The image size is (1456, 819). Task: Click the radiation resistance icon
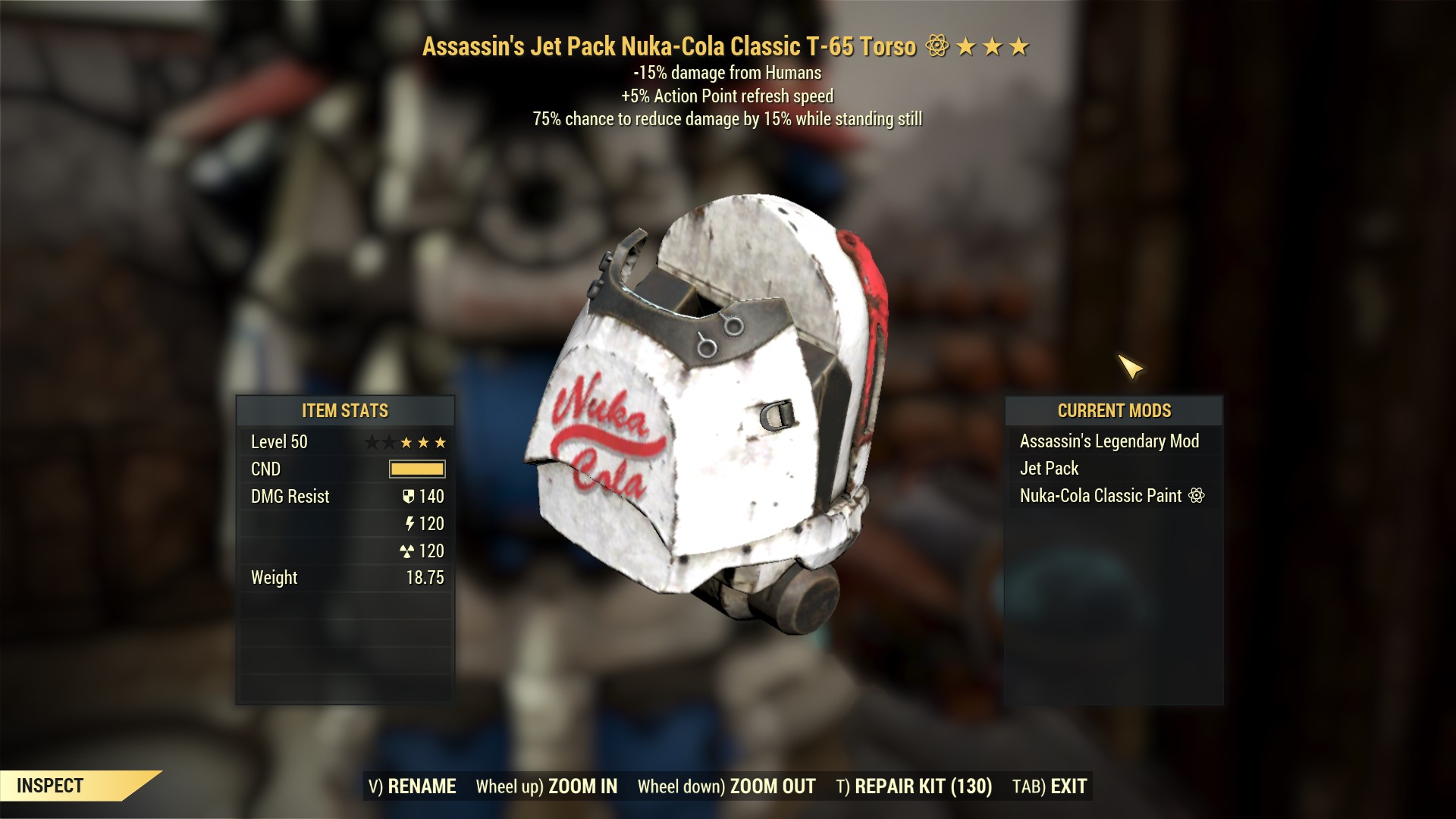click(409, 551)
